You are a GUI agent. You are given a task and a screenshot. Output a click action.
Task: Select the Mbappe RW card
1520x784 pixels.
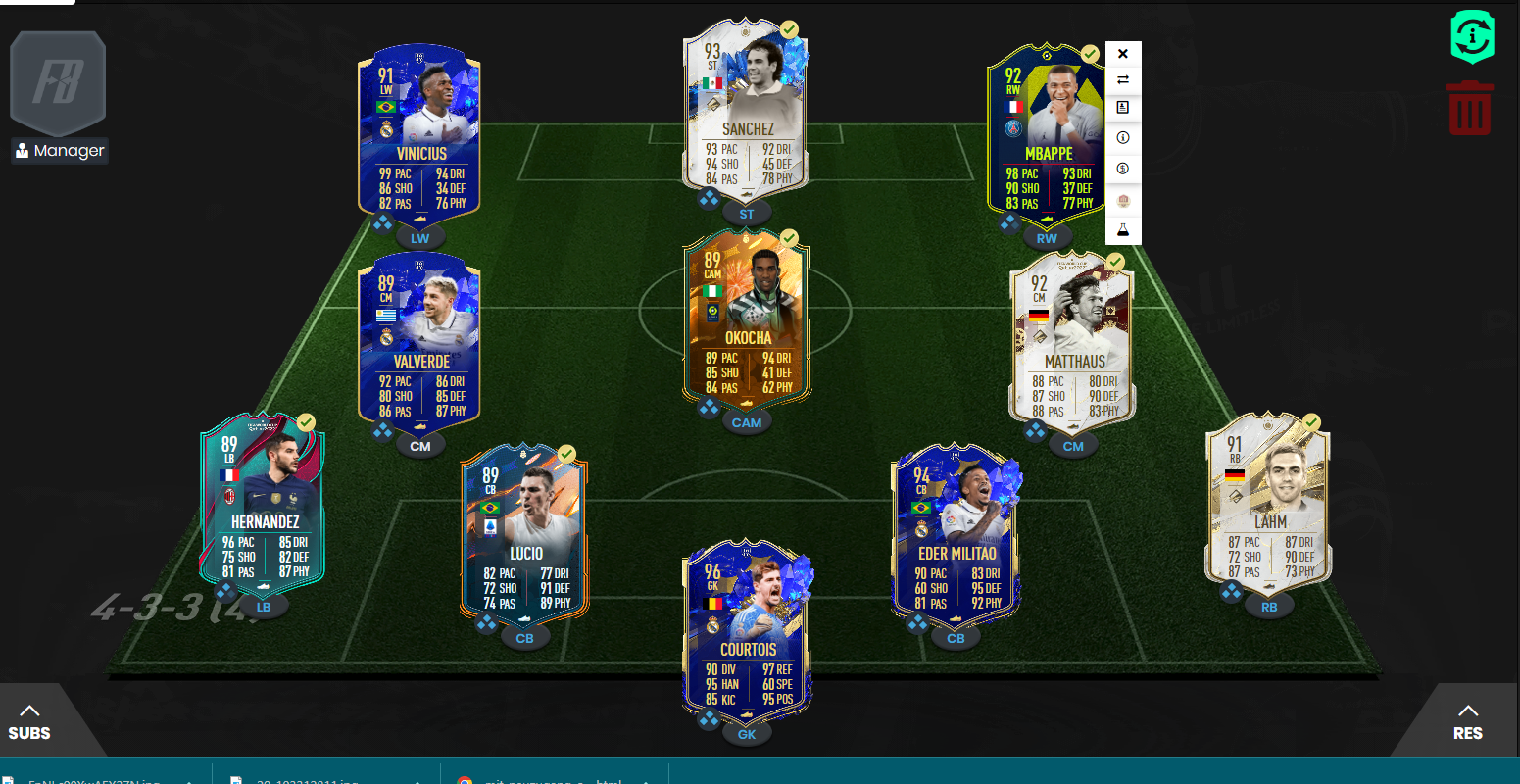[x=1045, y=132]
